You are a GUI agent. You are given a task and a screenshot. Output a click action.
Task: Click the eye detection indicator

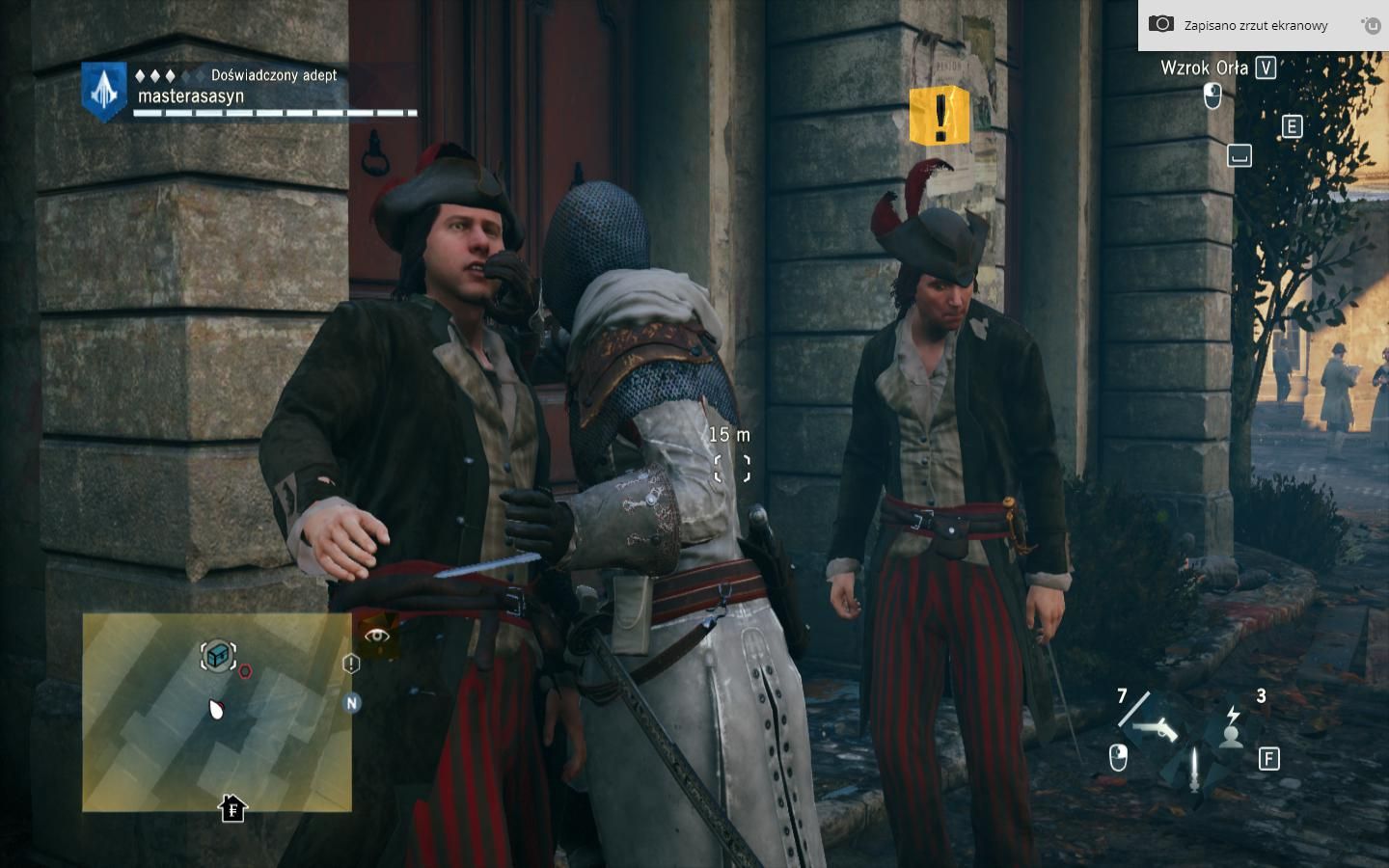tap(377, 635)
